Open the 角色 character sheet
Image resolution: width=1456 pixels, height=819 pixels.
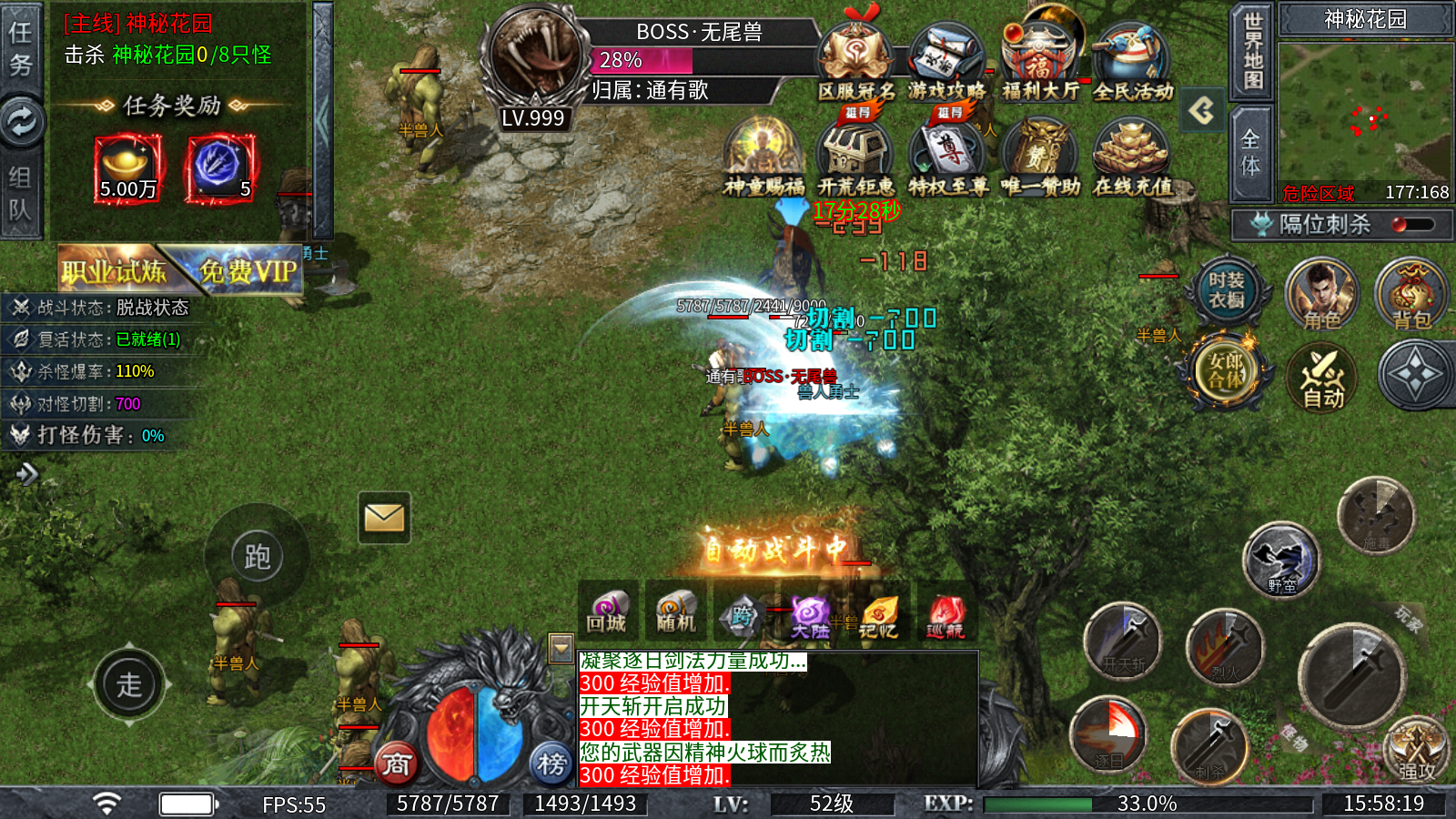coord(1321,295)
